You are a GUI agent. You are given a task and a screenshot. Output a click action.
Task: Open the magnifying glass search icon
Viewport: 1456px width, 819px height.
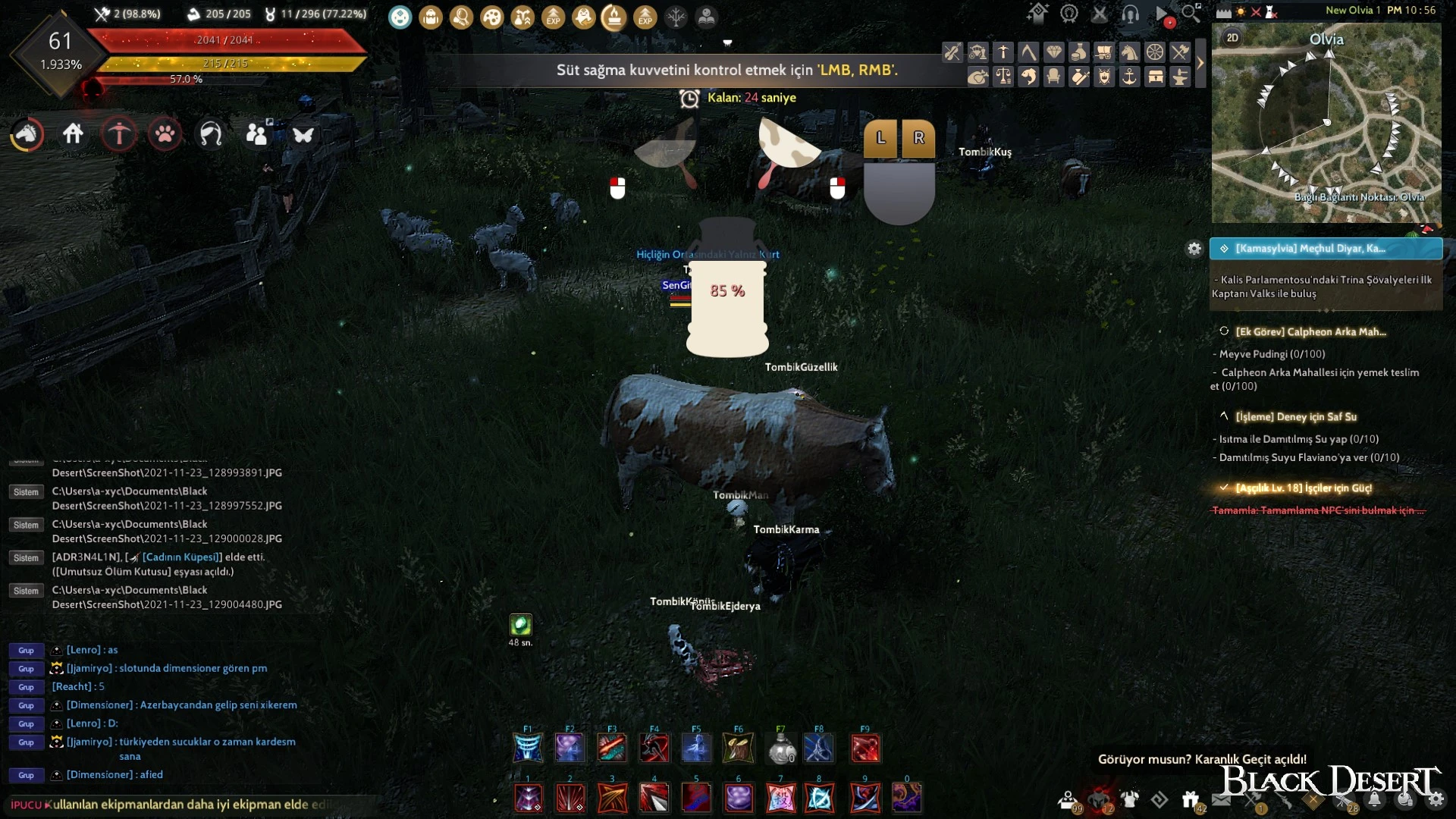pyautogui.click(x=1191, y=13)
